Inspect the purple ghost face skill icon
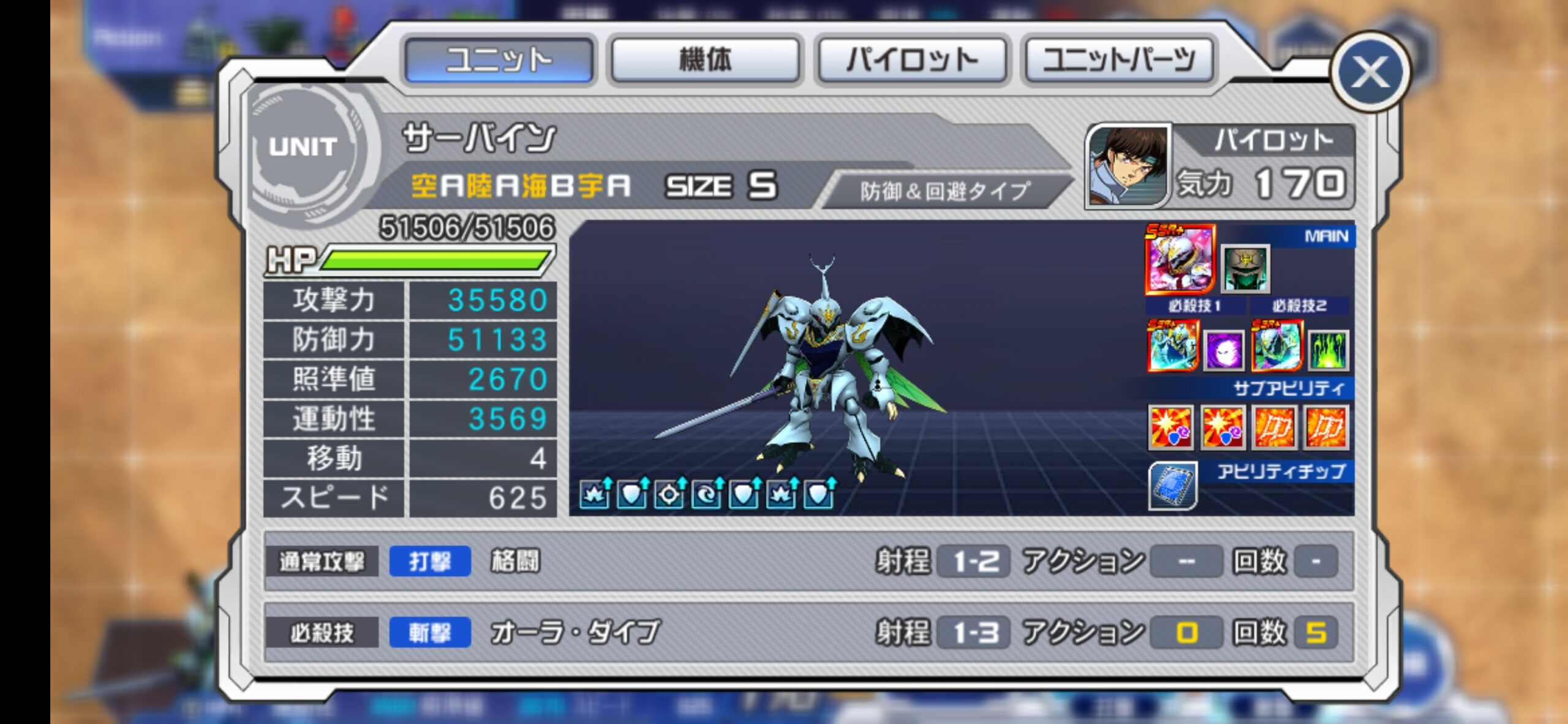The width and height of the screenshot is (1568, 724). (x=1223, y=352)
